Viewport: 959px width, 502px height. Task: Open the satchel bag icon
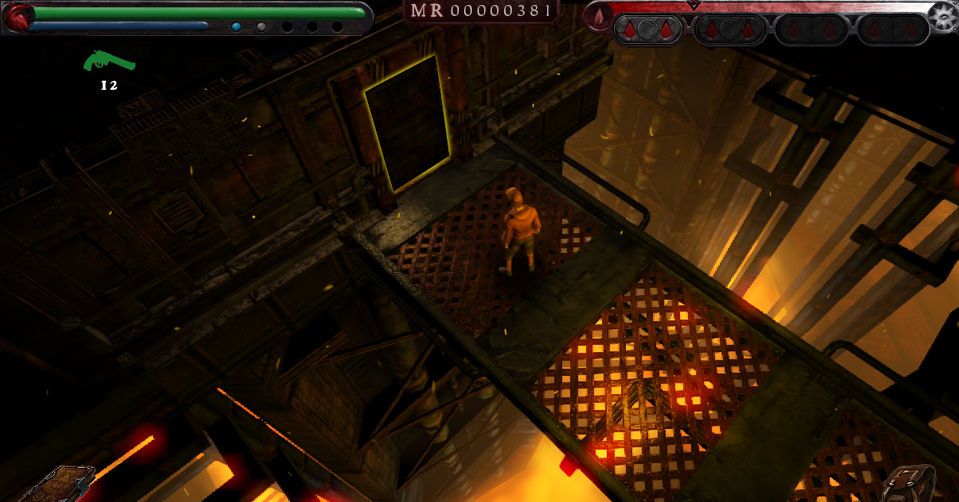click(908, 483)
